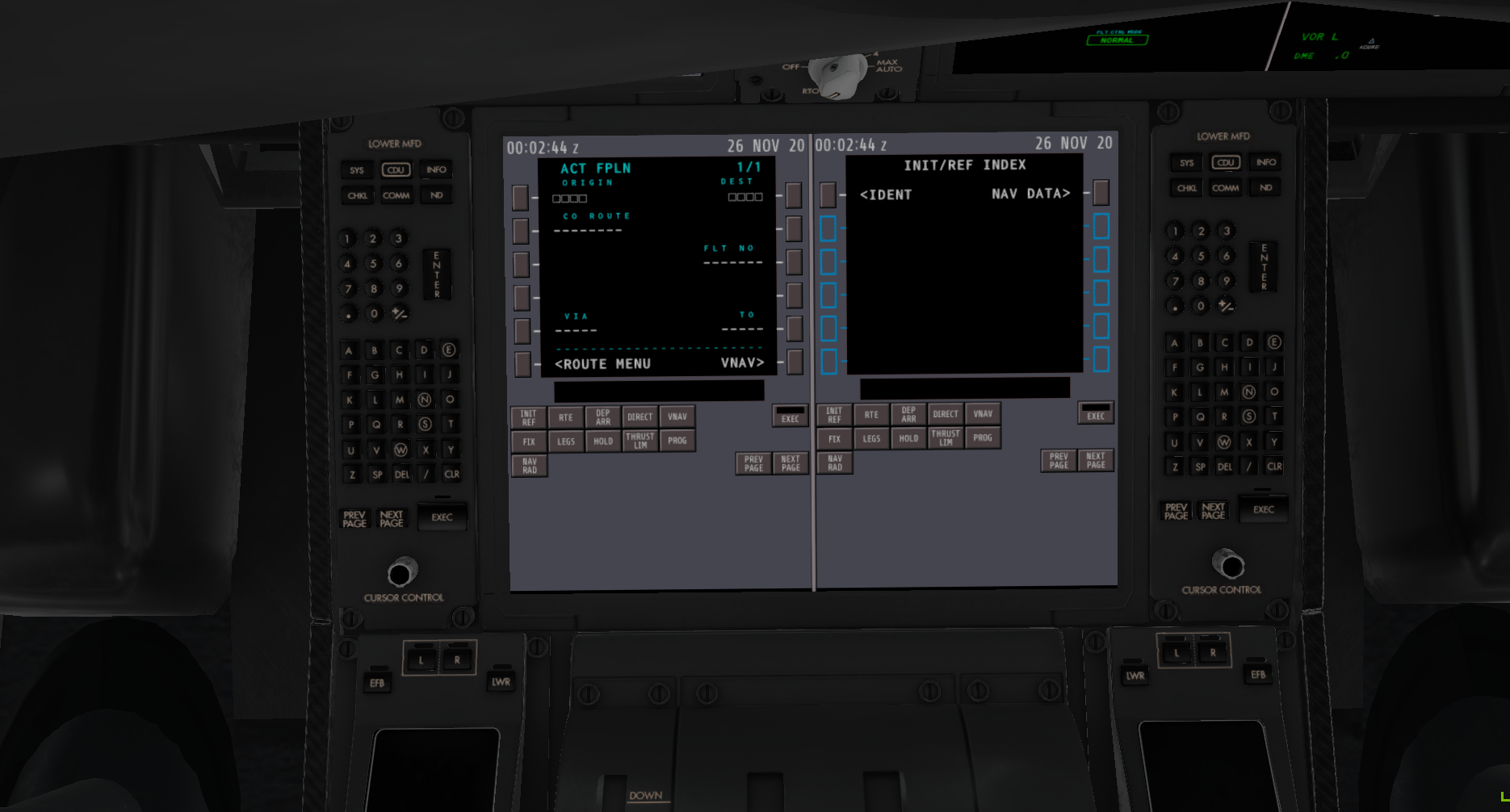Open the THRUST LIM page on left CDU

pyautogui.click(x=640, y=439)
